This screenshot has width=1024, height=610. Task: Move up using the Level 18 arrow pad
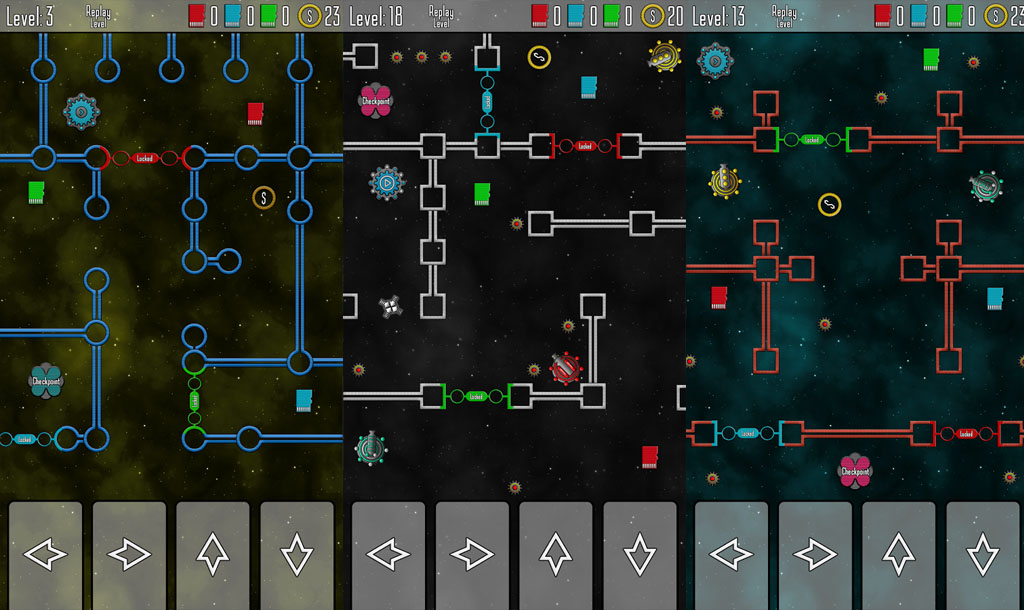tap(556, 553)
